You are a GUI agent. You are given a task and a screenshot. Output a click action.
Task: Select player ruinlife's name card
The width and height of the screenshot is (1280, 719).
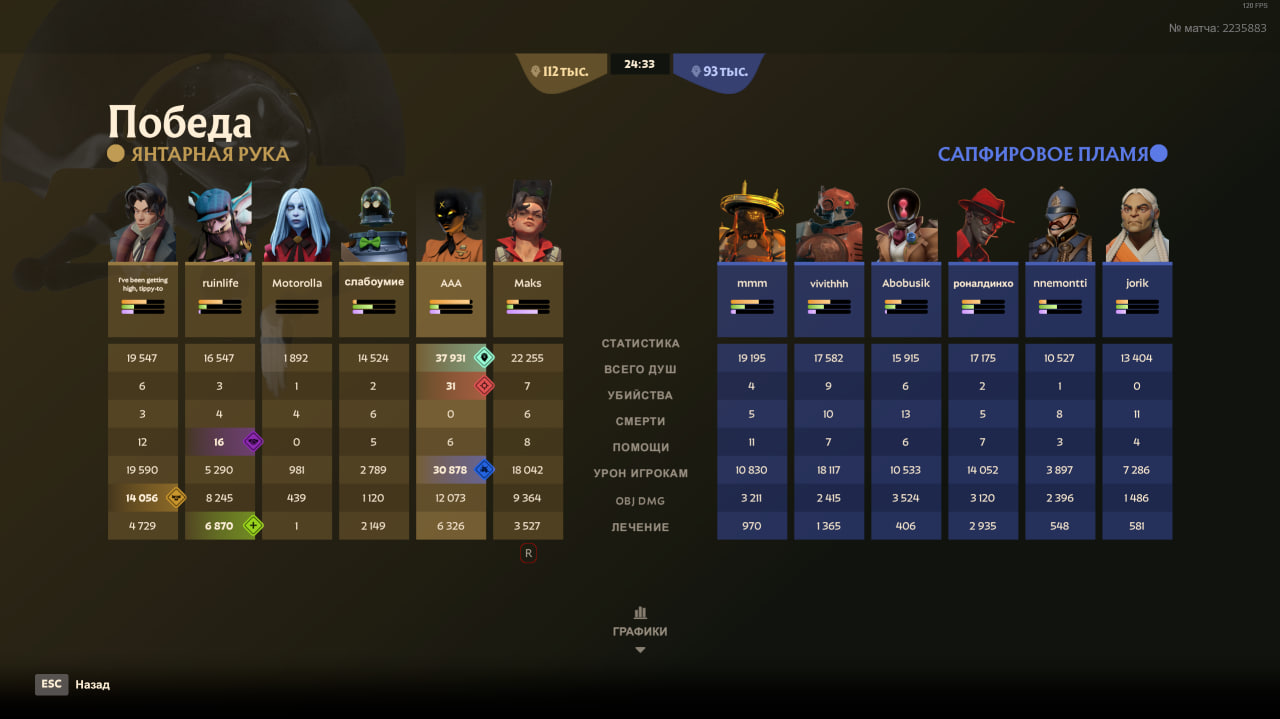(220, 299)
